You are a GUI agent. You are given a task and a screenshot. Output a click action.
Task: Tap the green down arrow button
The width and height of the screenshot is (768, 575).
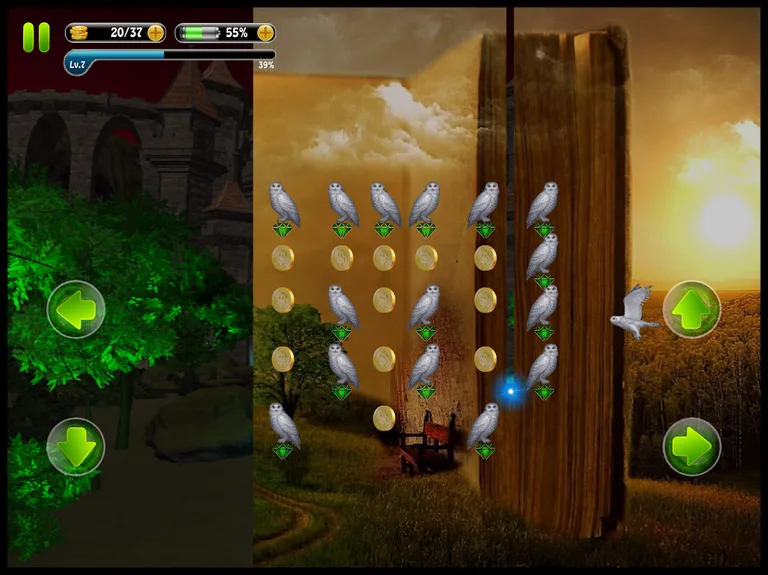pyautogui.click(x=76, y=446)
